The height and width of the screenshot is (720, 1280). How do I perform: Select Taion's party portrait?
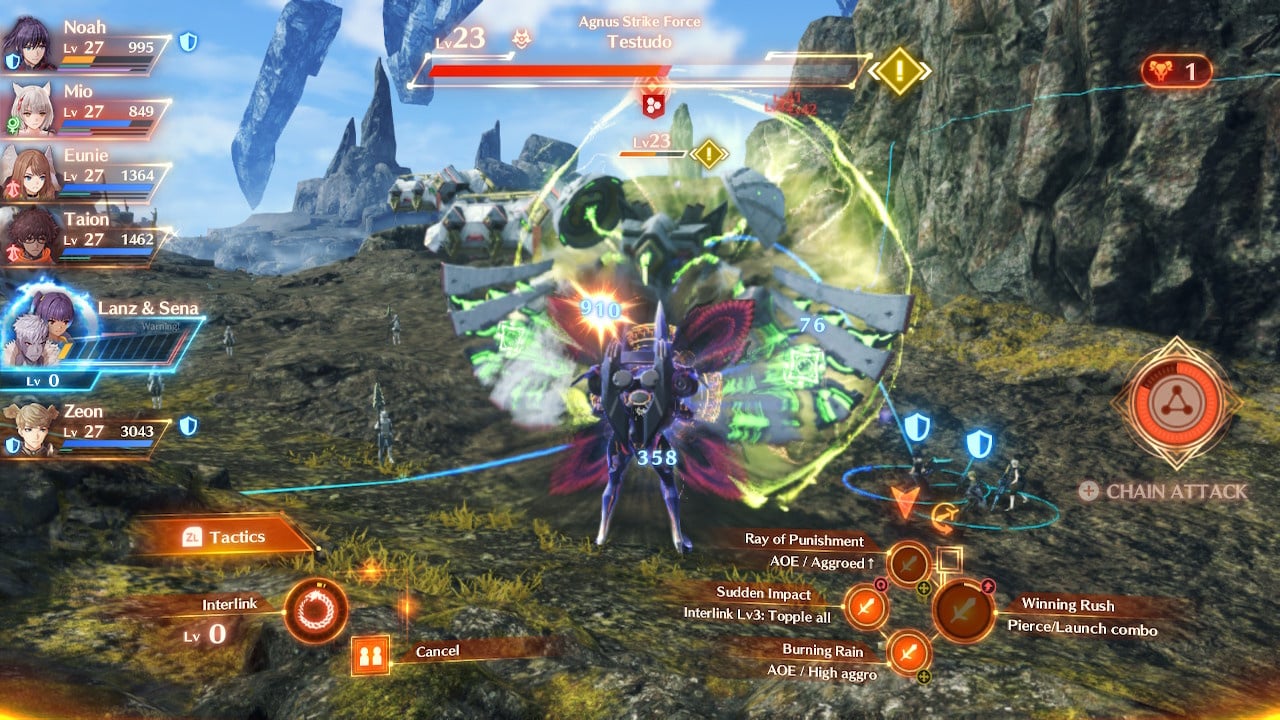click(x=30, y=237)
